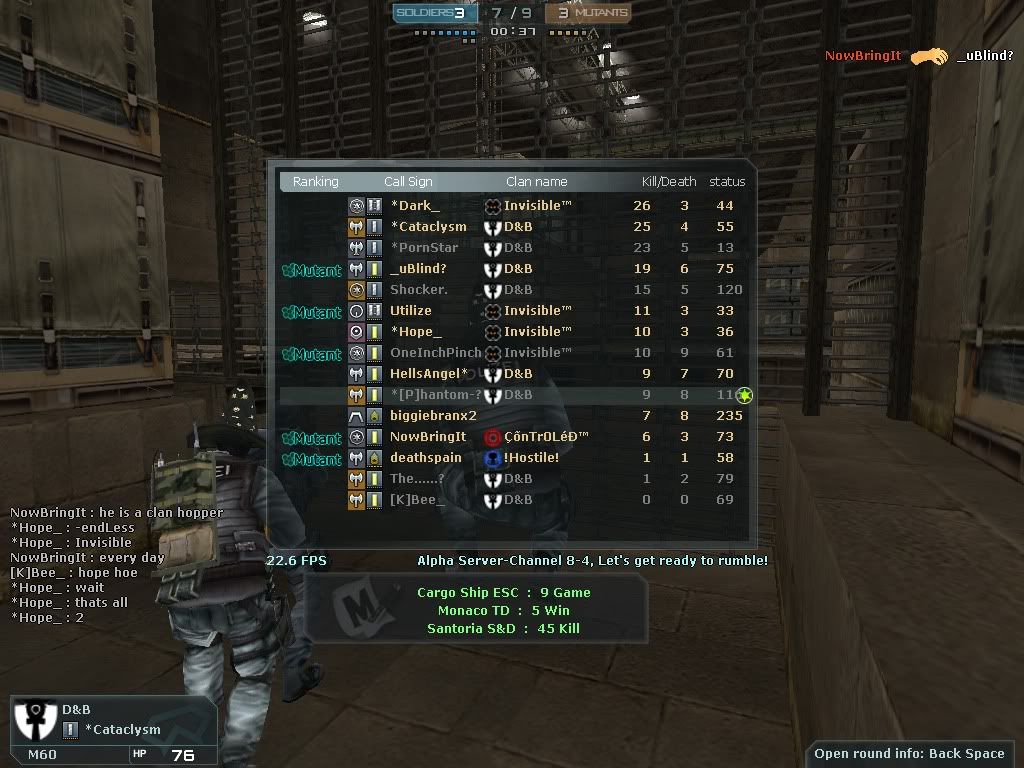Click the *PornStar scoreboard entry
This screenshot has height=768, width=1024.
tap(424, 247)
